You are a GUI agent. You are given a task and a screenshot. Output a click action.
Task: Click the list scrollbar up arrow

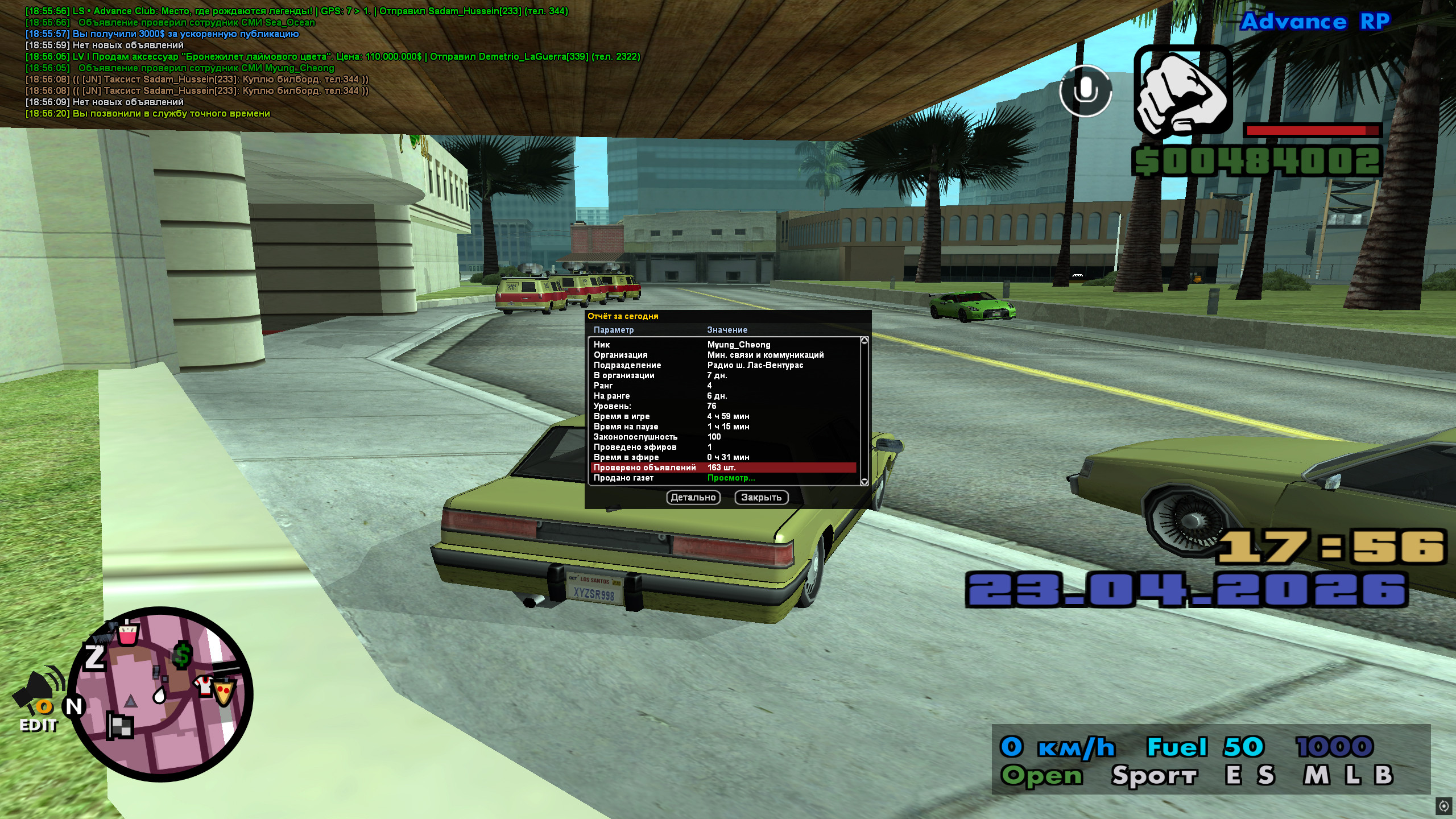pyautogui.click(x=864, y=341)
